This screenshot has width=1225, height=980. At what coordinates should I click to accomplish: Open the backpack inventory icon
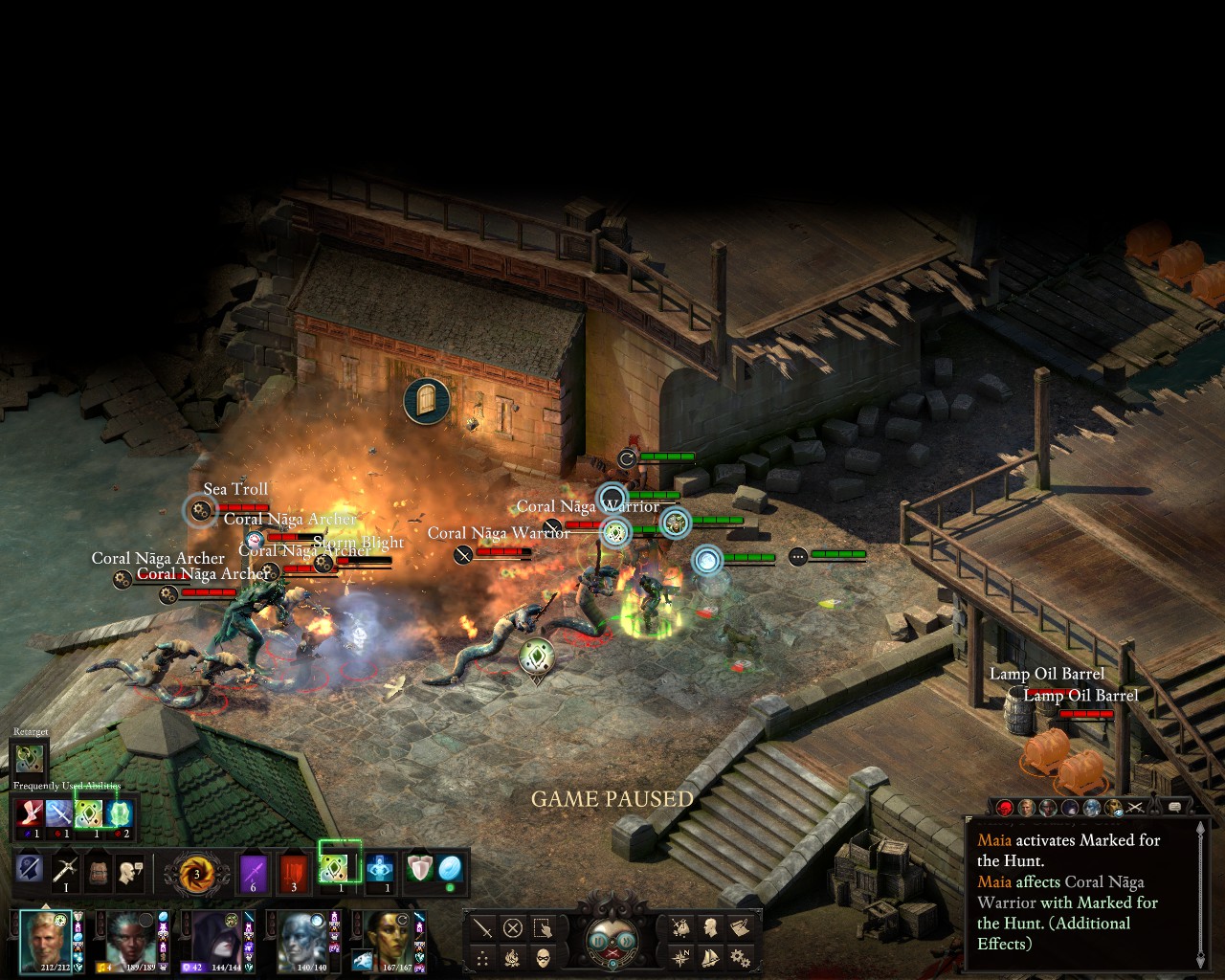pyautogui.click(x=98, y=871)
